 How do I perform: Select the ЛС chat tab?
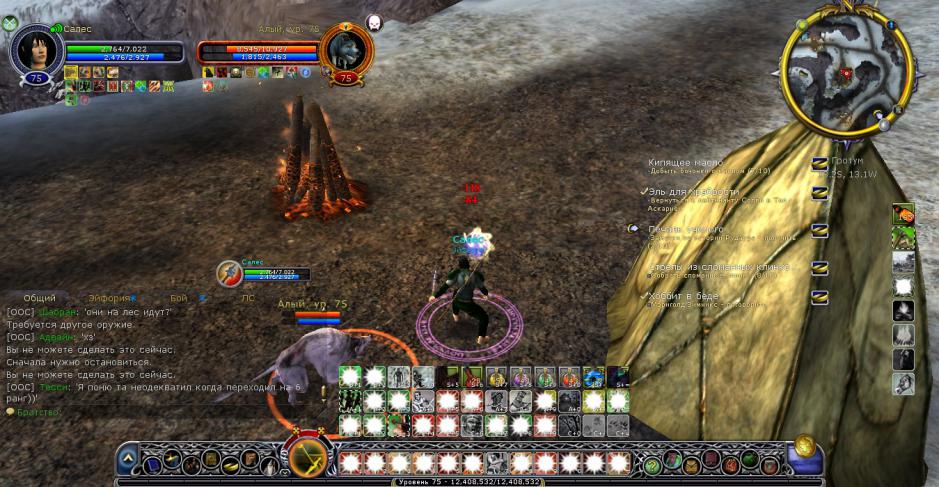[247, 298]
